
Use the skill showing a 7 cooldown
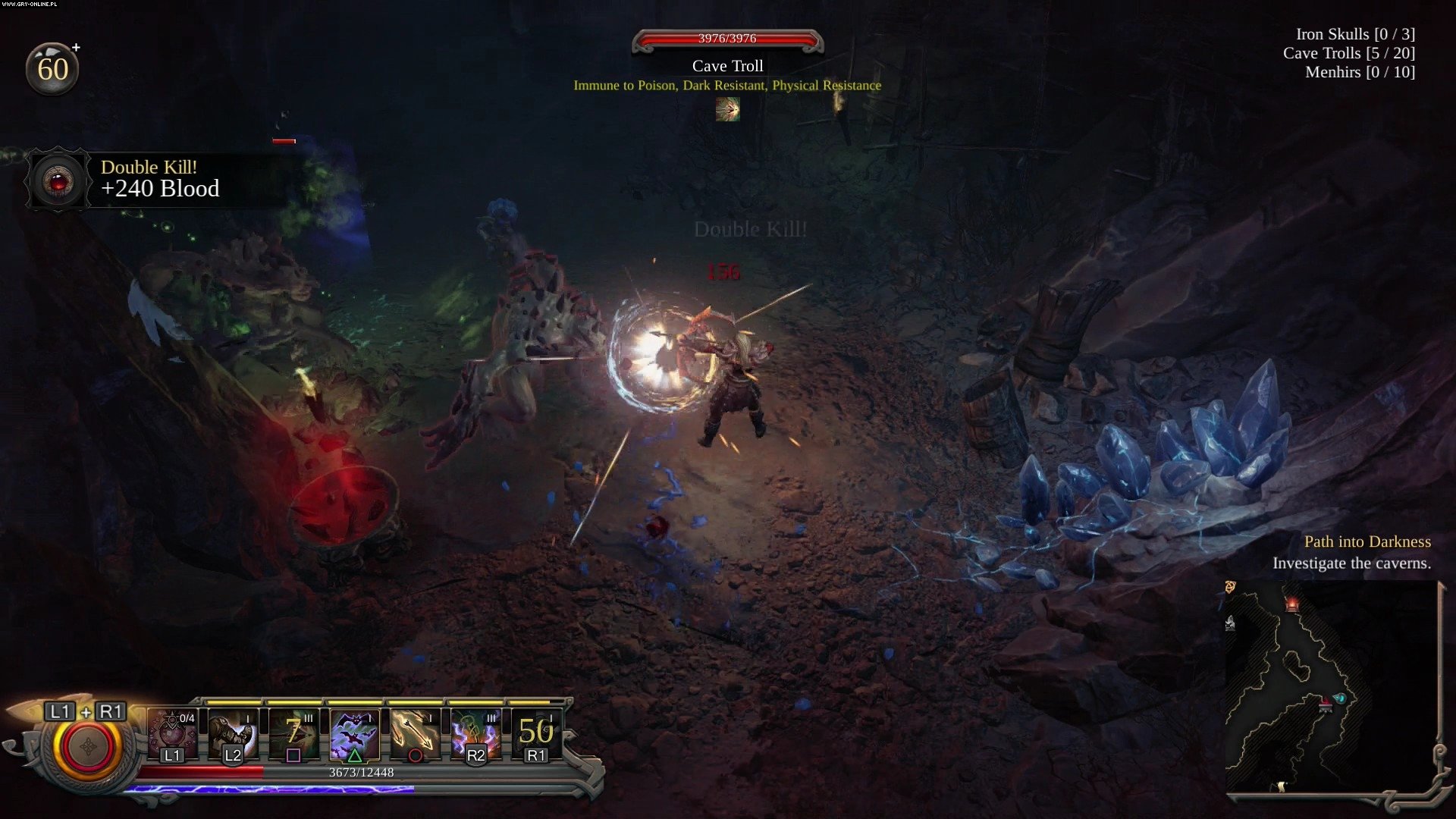(x=293, y=733)
